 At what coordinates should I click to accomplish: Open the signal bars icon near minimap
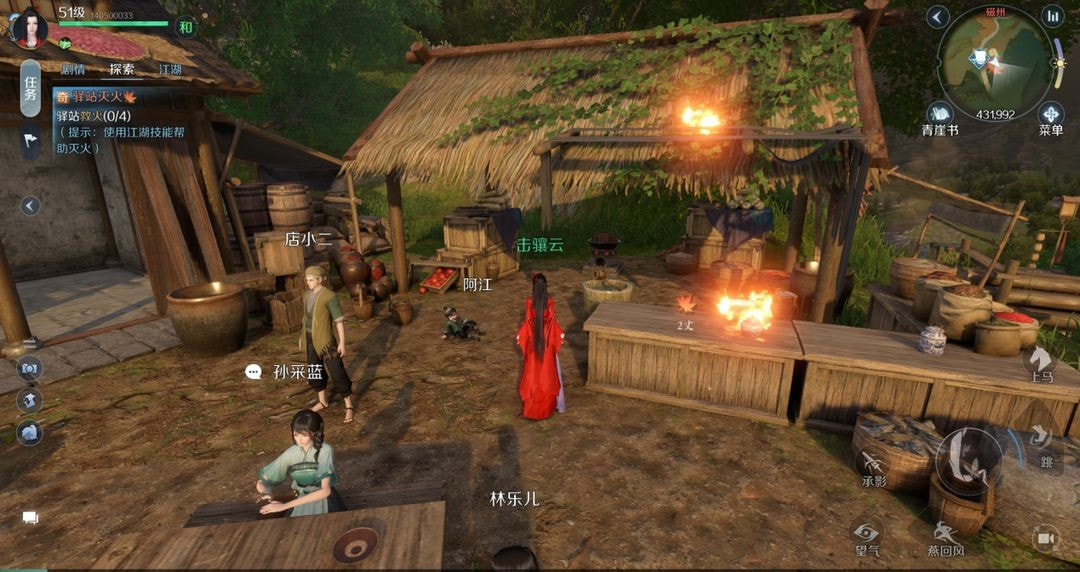pos(1052,16)
